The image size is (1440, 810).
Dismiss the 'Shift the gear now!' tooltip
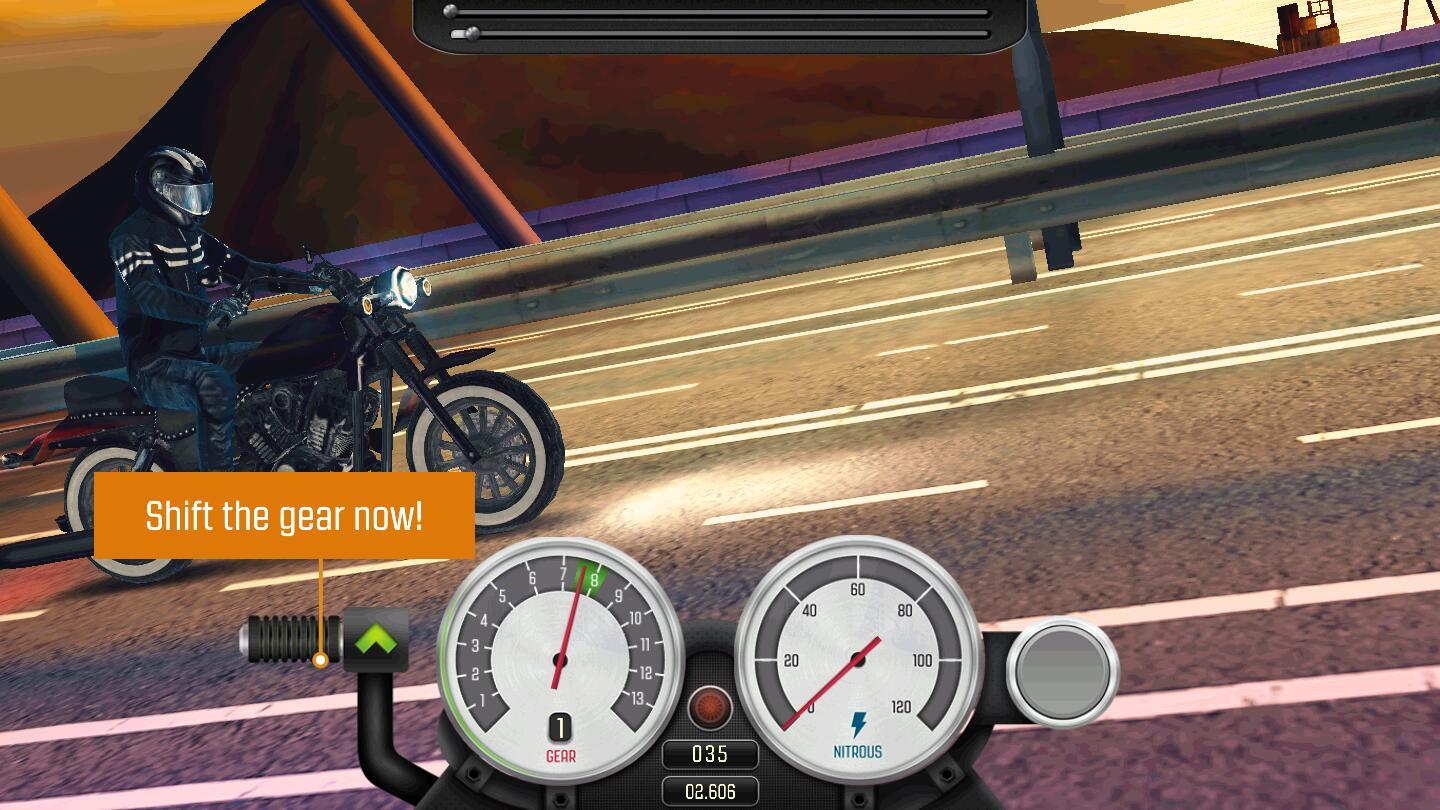click(x=285, y=516)
